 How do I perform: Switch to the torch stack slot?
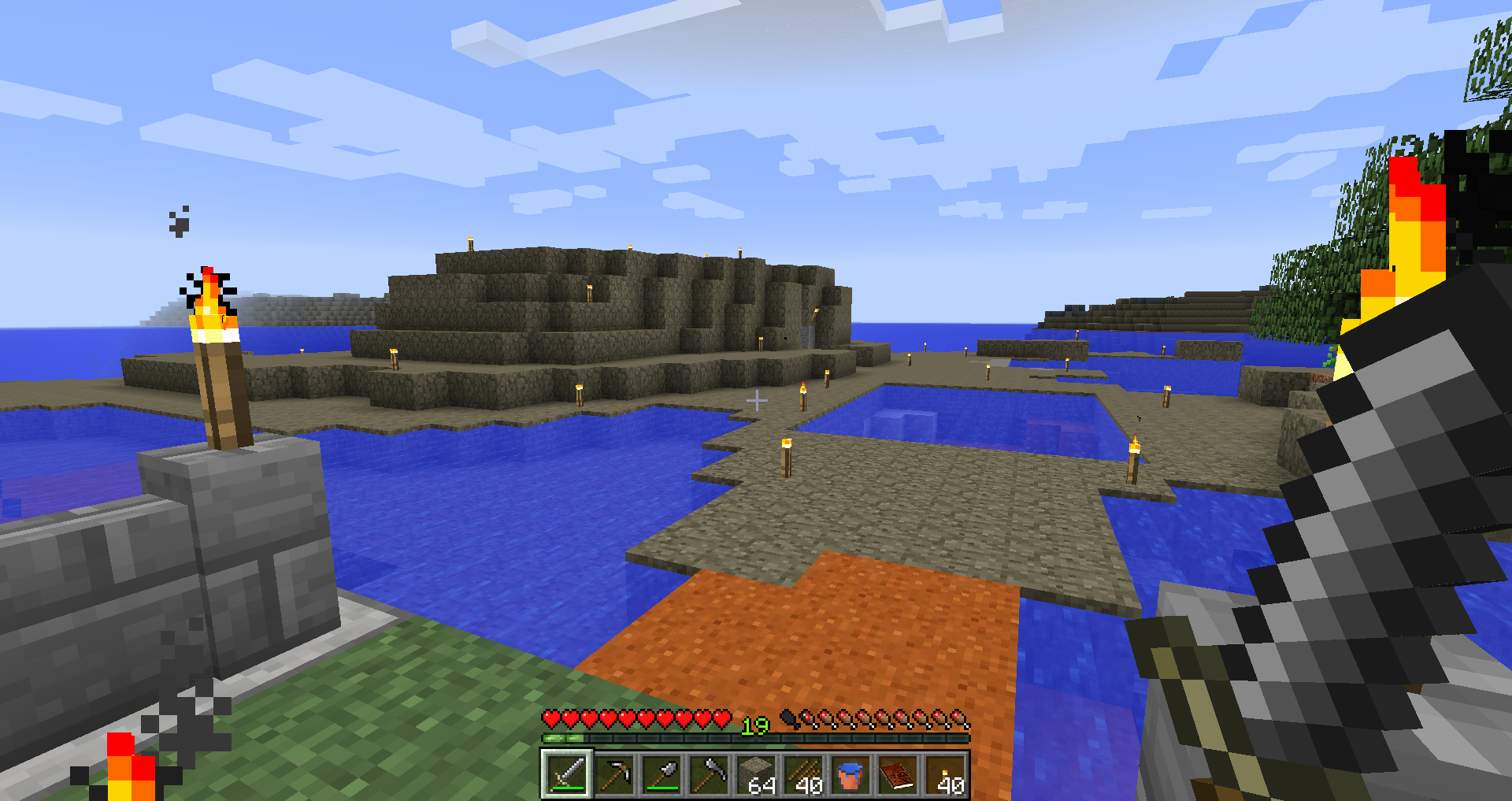coord(945,773)
